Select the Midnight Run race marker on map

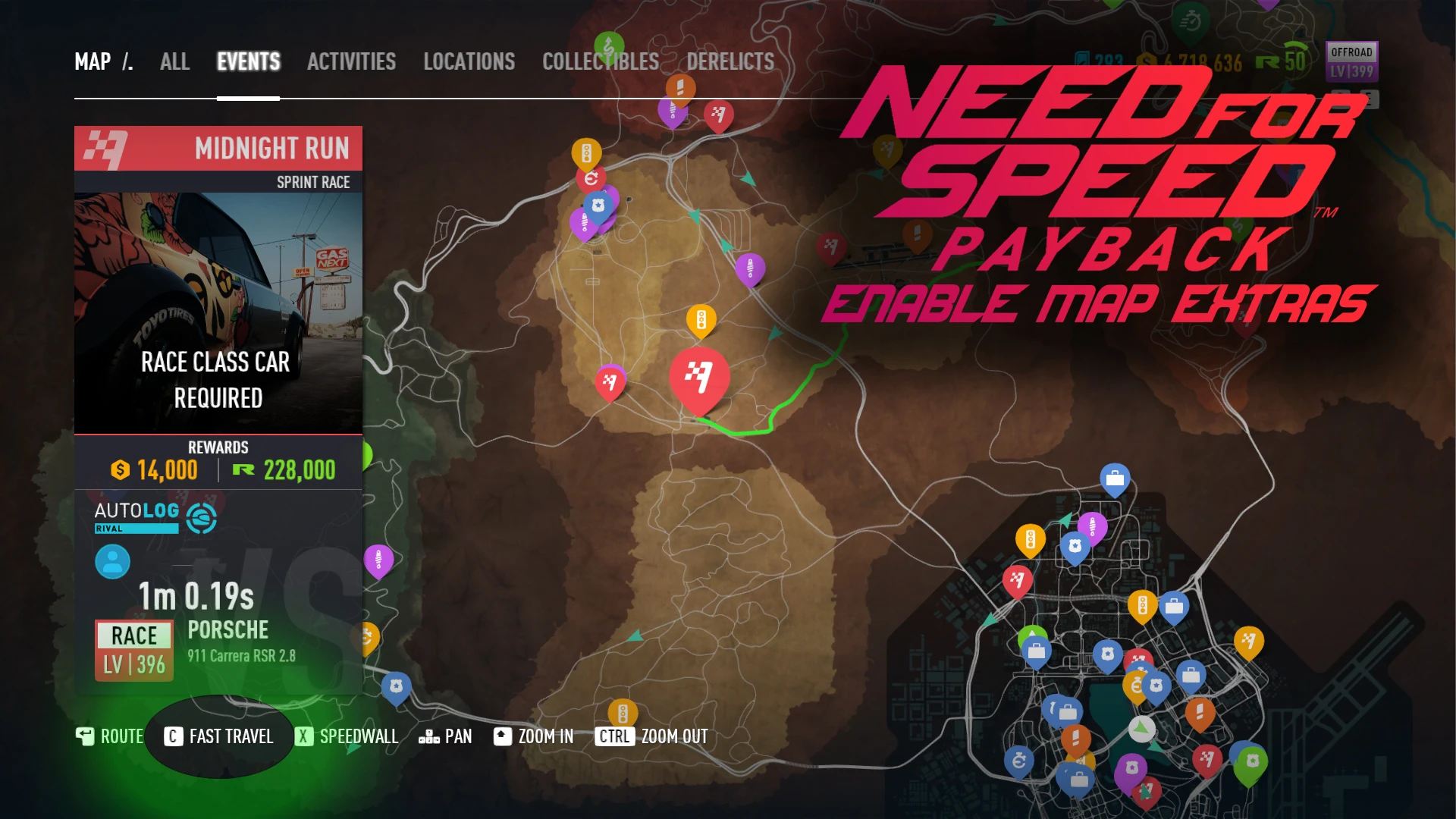pyautogui.click(x=698, y=375)
